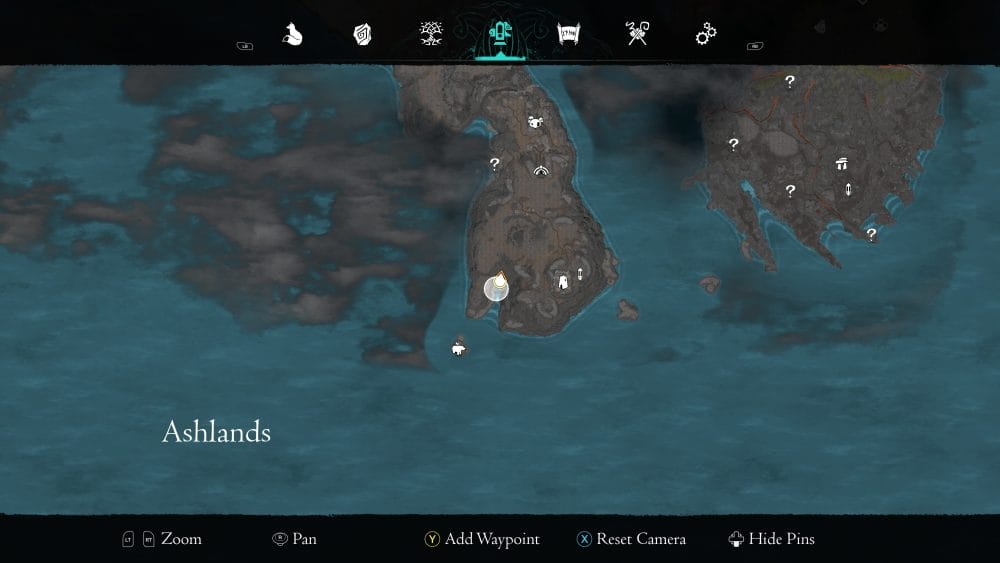The image size is (1000, 563).
Task: Select the arched dome map marker
Action: coord(542,171)
